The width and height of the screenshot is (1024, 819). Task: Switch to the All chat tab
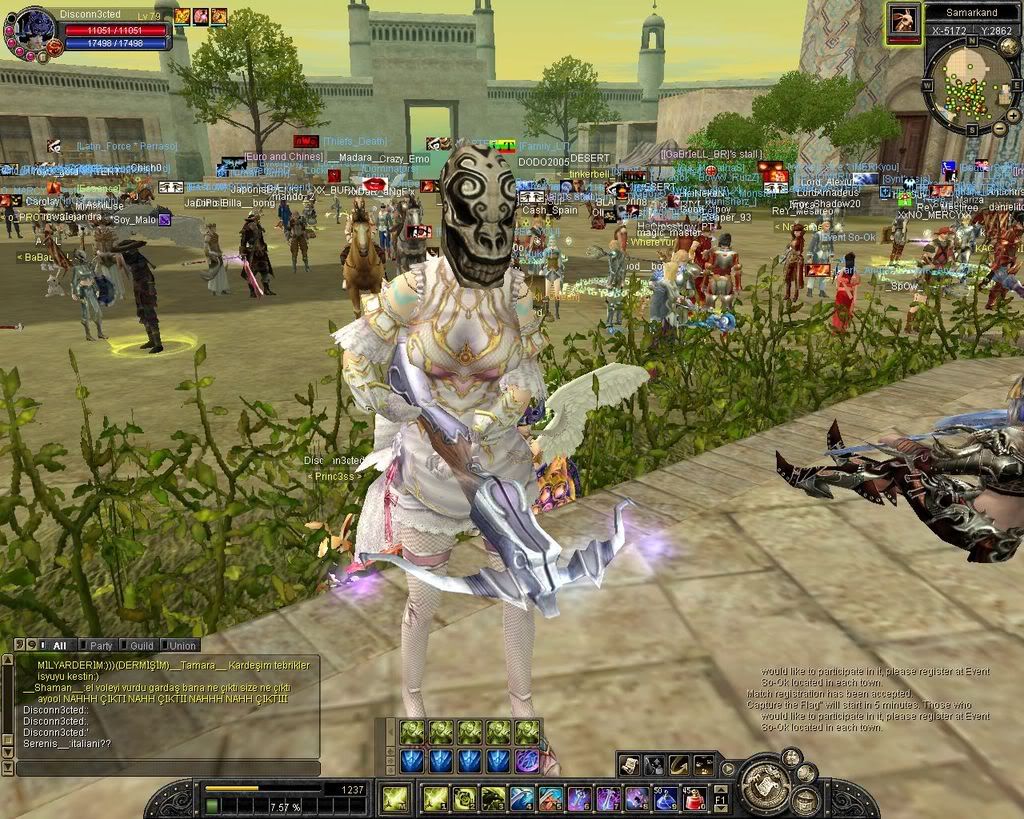click(x=58, y=645)
